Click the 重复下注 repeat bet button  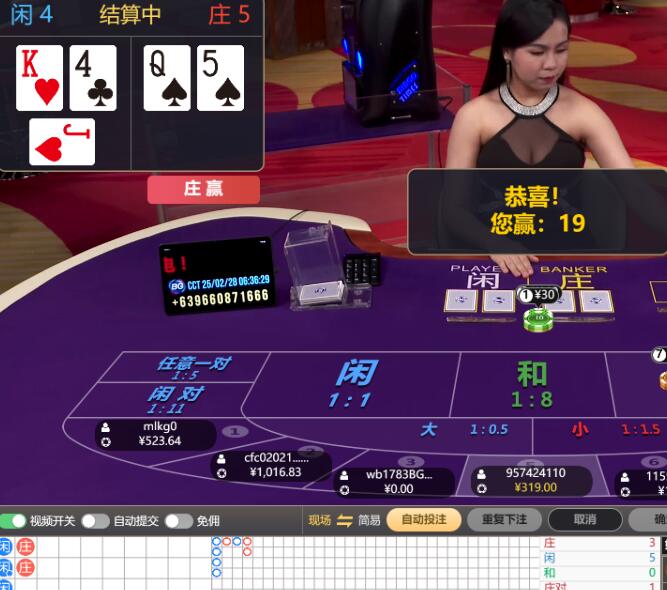point(503,520)
